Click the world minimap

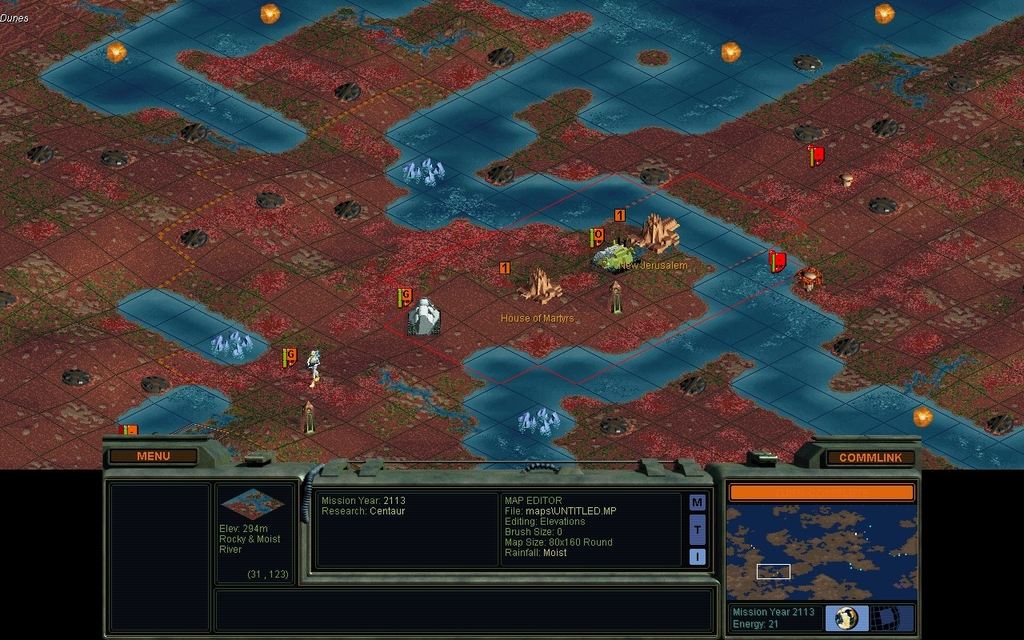coord(820,551)
